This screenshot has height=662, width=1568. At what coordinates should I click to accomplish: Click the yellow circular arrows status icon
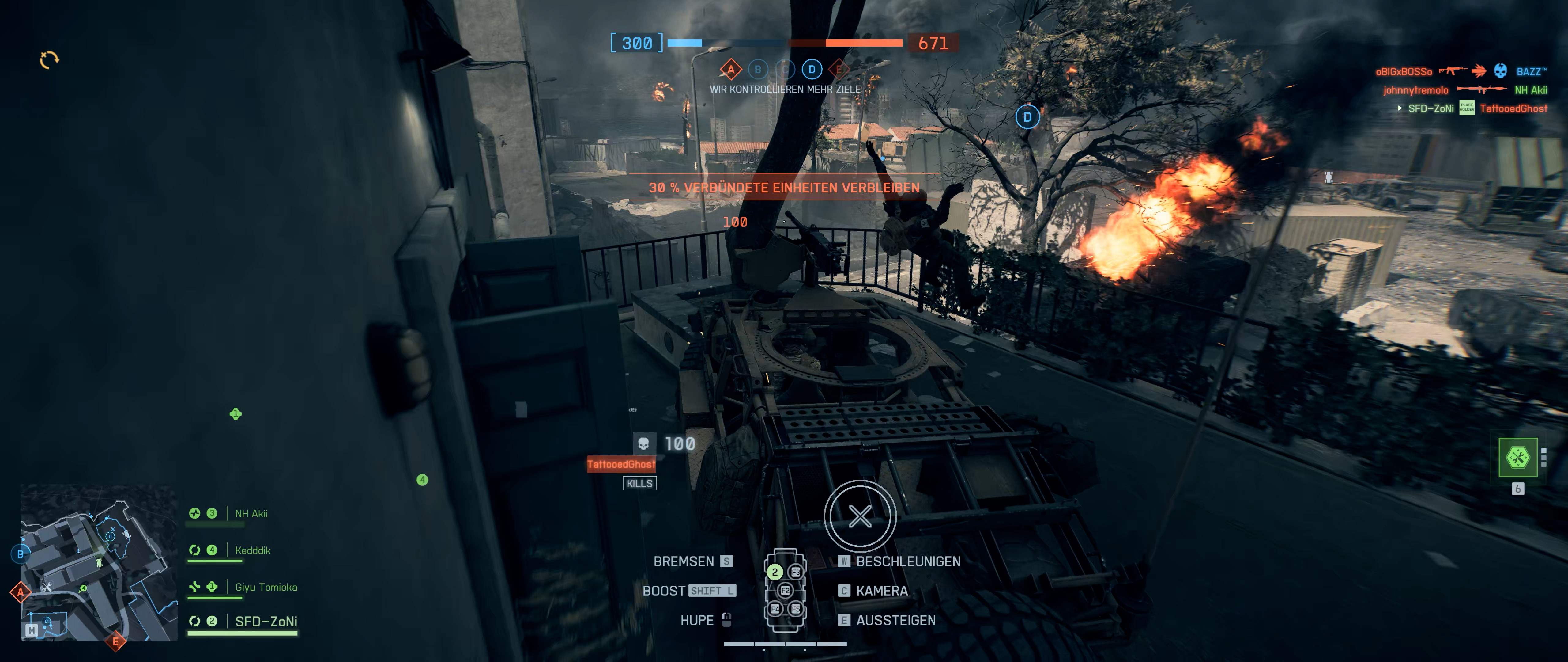49,60
